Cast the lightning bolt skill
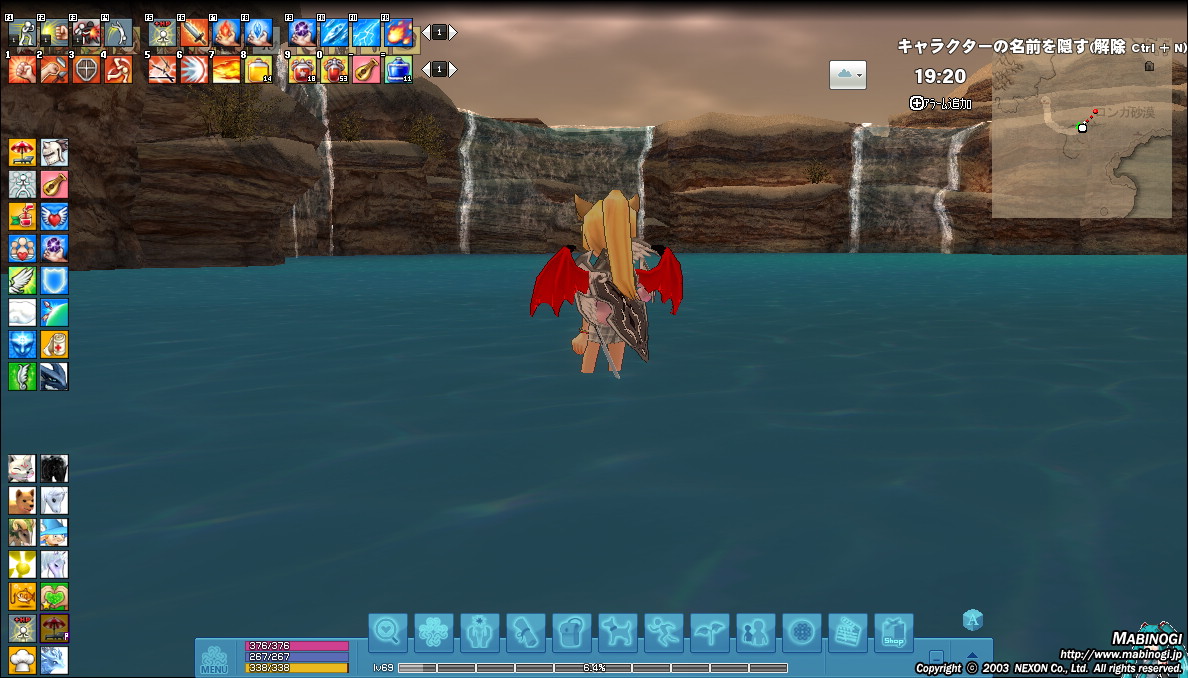 pyautogui.click(x=366, y=33)
